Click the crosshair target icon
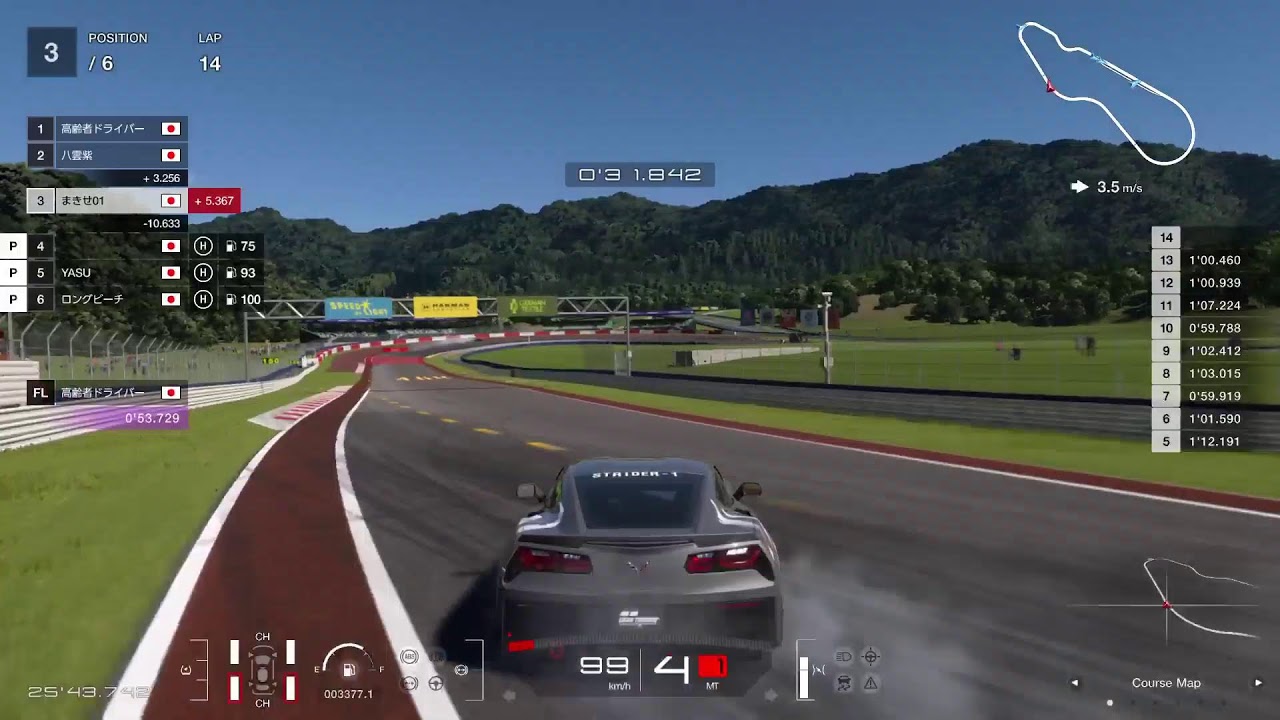This screenshot has width=1280, height=720. [x=871, y=657]
